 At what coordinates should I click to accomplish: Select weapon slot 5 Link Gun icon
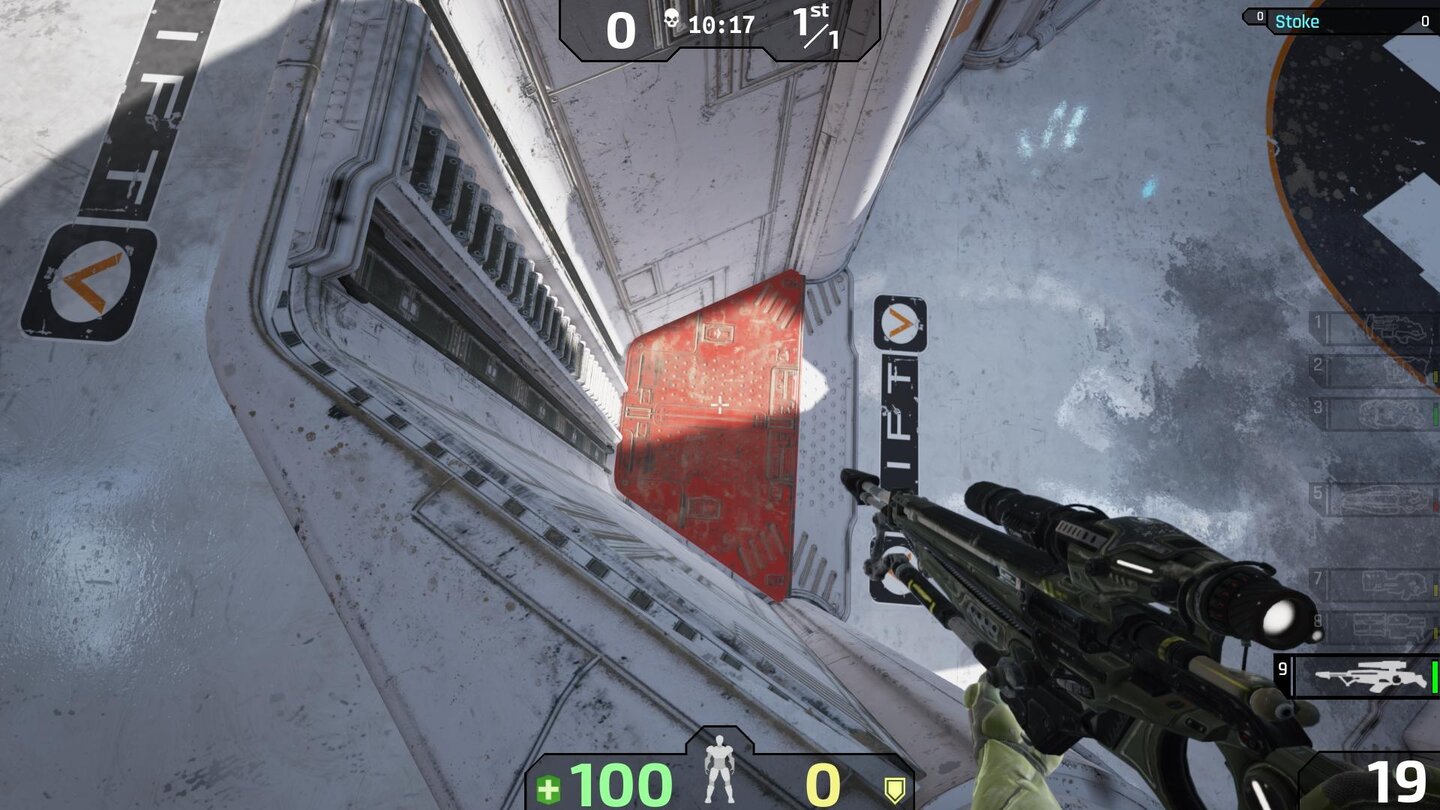(1384, 498)
